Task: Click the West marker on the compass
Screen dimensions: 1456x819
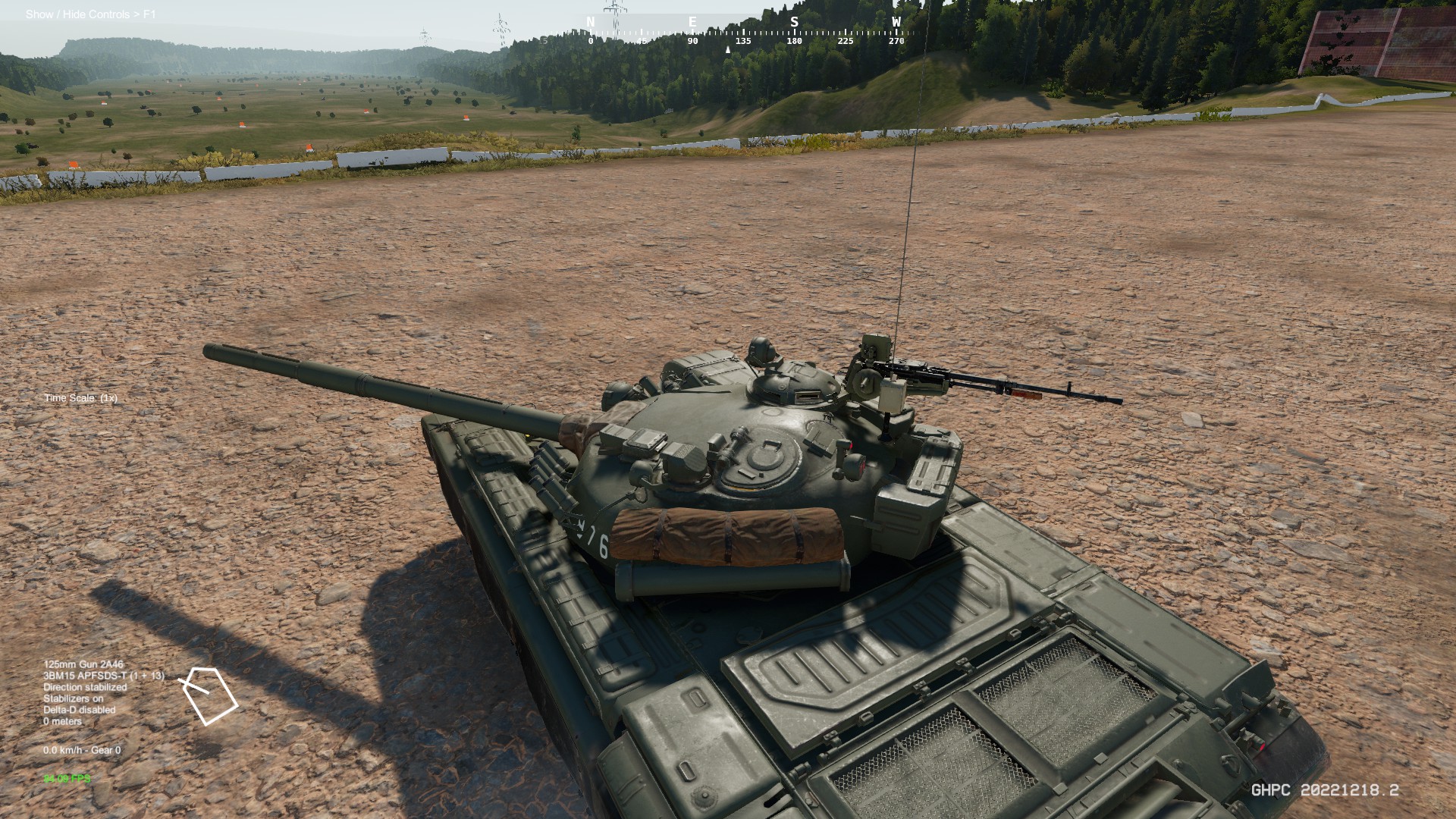Action: coord(898,21)
